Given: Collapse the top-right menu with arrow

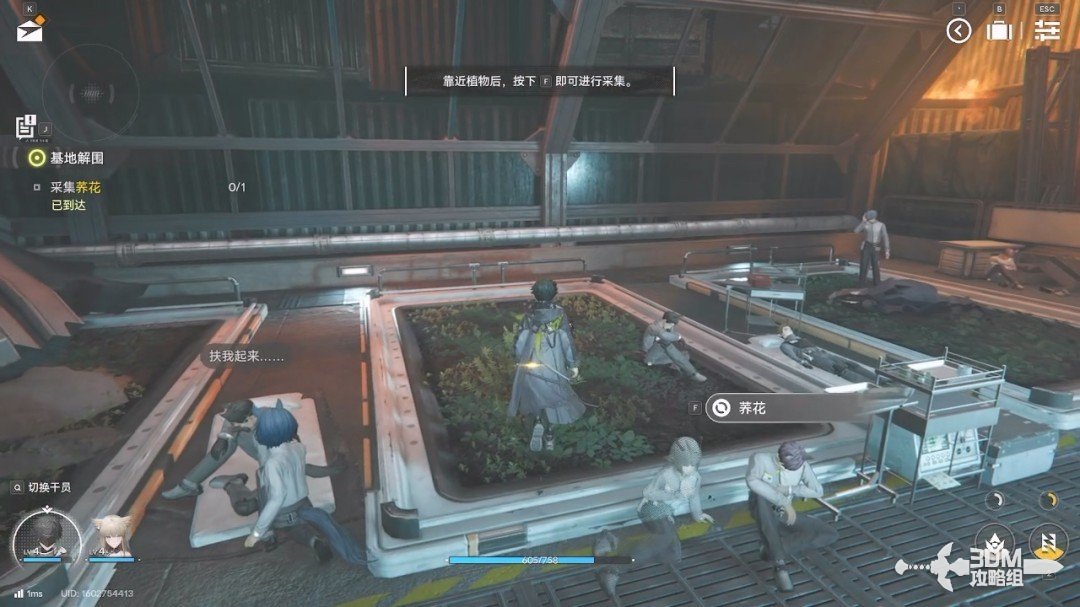Looking at the screenshot, I should point(958,31).
